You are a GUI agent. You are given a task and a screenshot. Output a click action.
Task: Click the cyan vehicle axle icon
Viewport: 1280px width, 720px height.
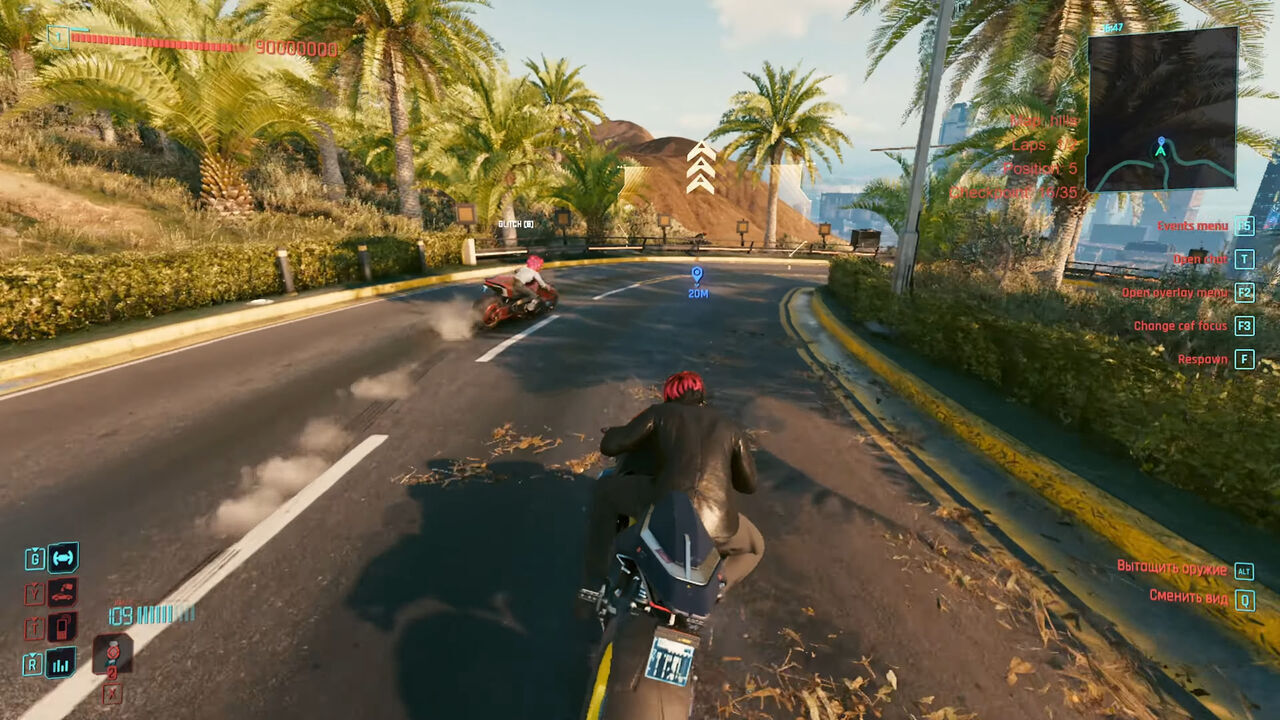pyautogui.click(x=63, y=557)
